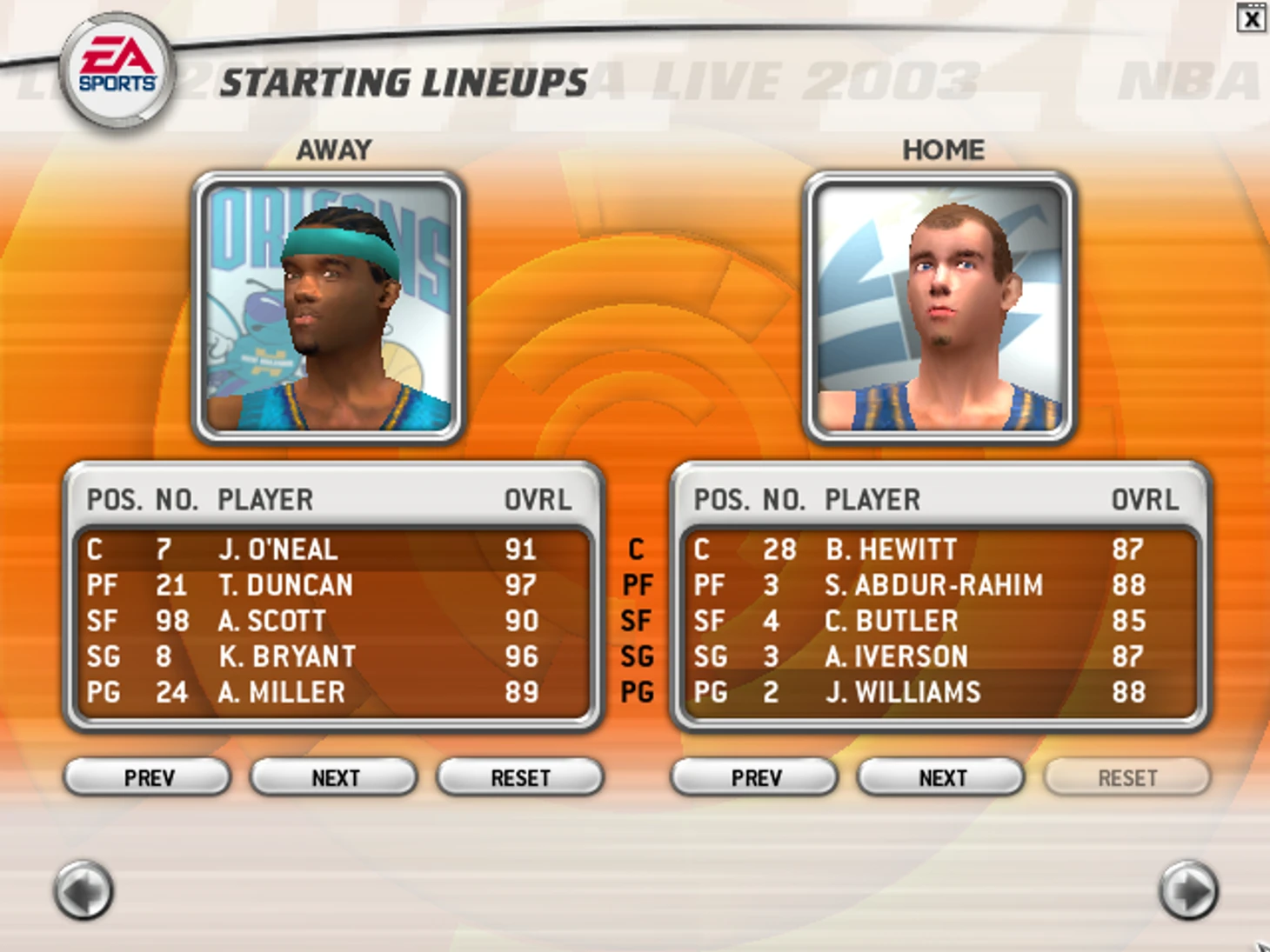Click NEXT under the home lineup
The width and height of the screenshot is (1270, 952).
pos(941,777)
